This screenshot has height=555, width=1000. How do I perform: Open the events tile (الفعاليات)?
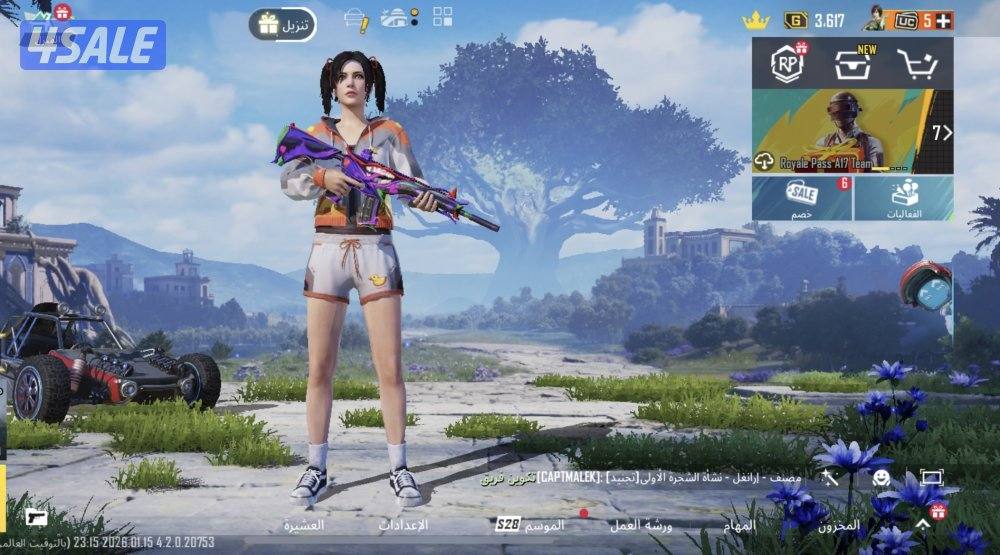904,199
